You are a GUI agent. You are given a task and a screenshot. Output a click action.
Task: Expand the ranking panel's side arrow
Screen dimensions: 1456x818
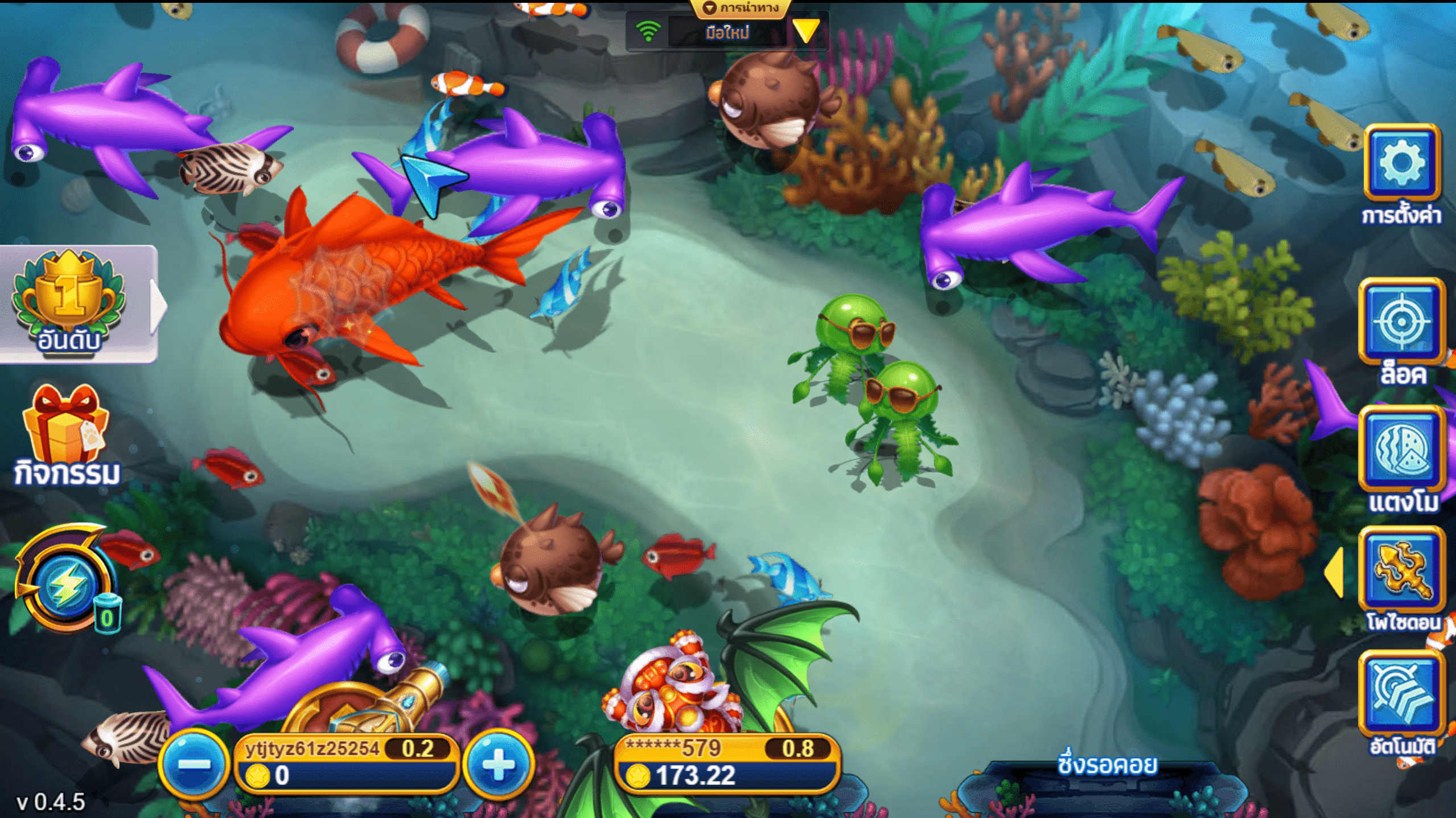(159, 306)
